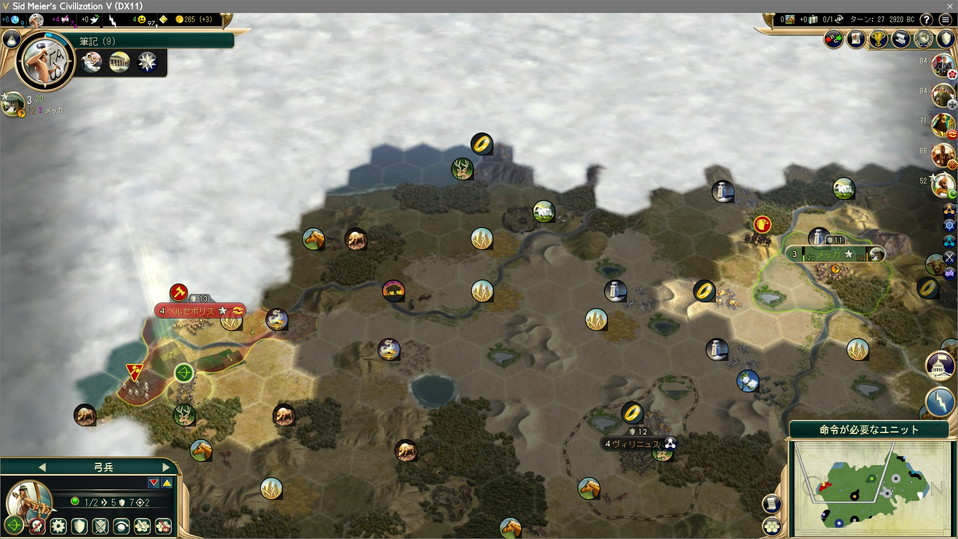
Task: Click the 命令が必要なユニット next-turn button
Action: tap(870, 429)
